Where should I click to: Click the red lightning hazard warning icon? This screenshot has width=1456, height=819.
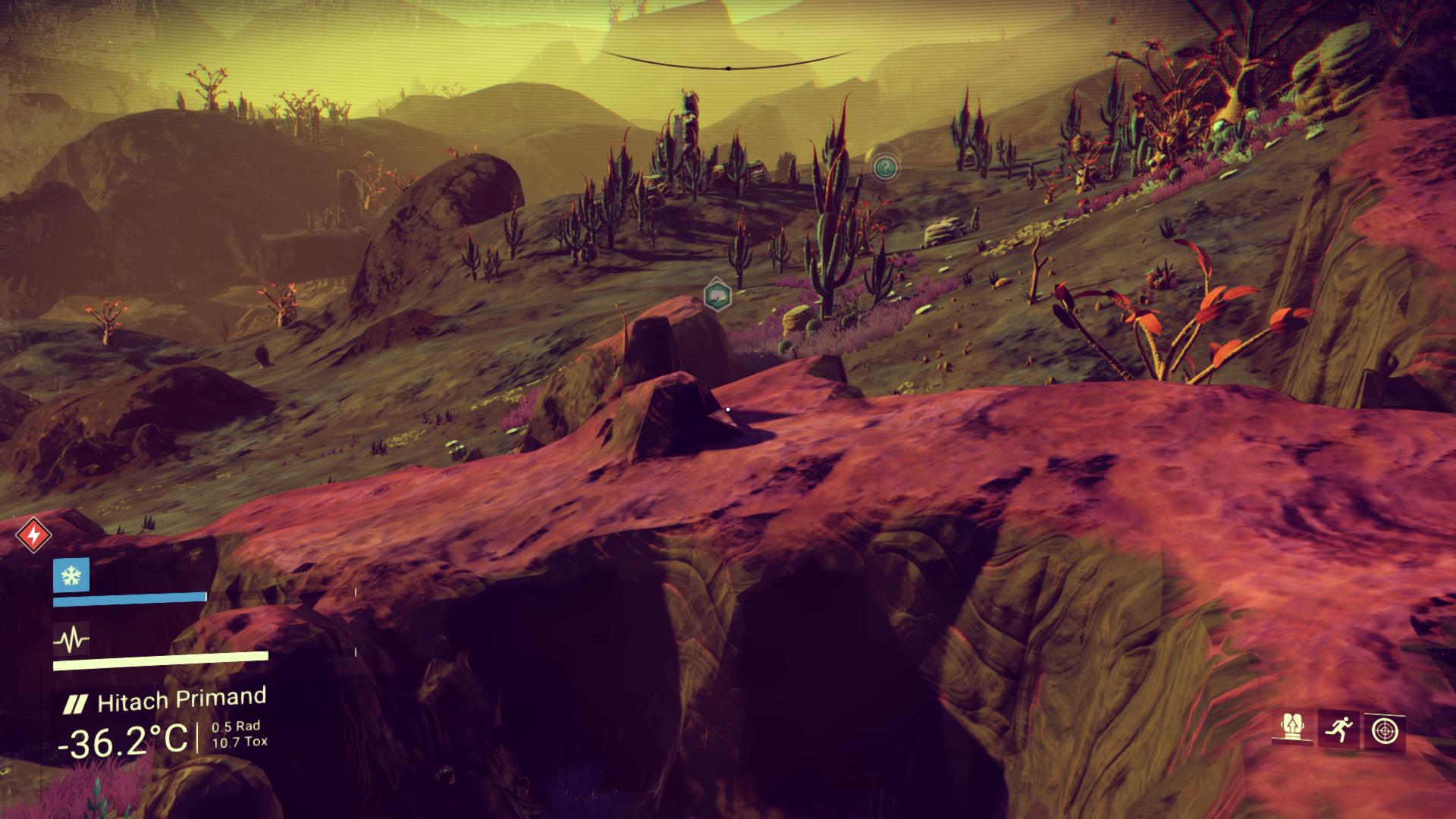click(x=33, y=536)
